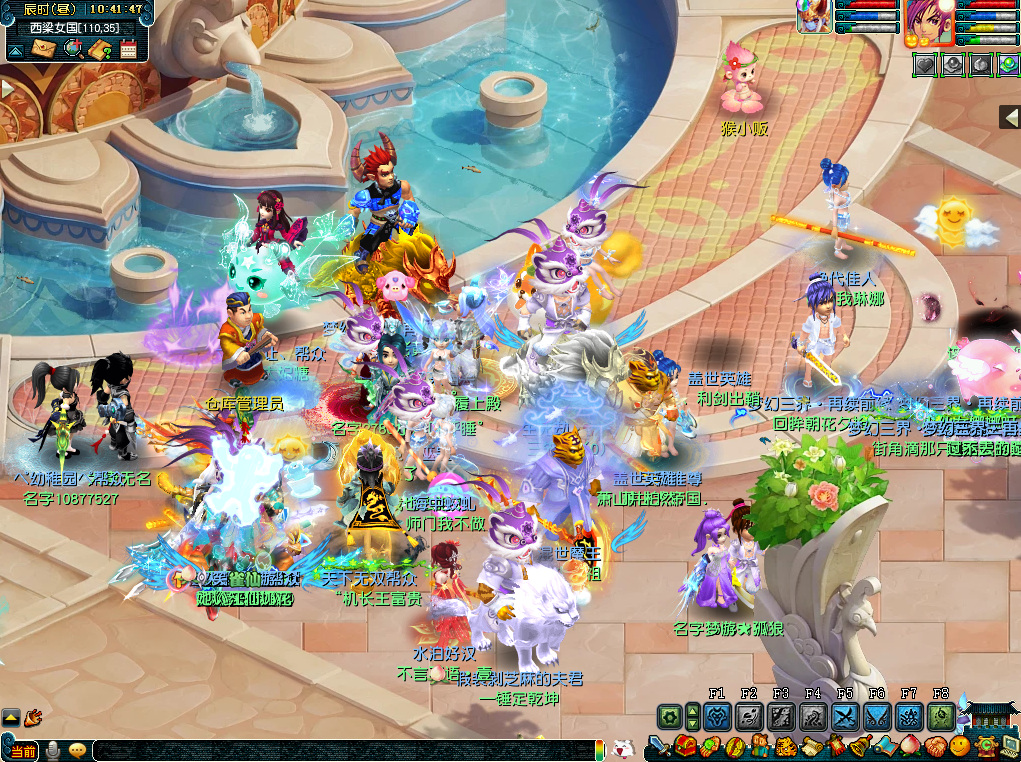Activate the F1 skill hotkey slot
Screen dimensions: 1021x762
717,716
